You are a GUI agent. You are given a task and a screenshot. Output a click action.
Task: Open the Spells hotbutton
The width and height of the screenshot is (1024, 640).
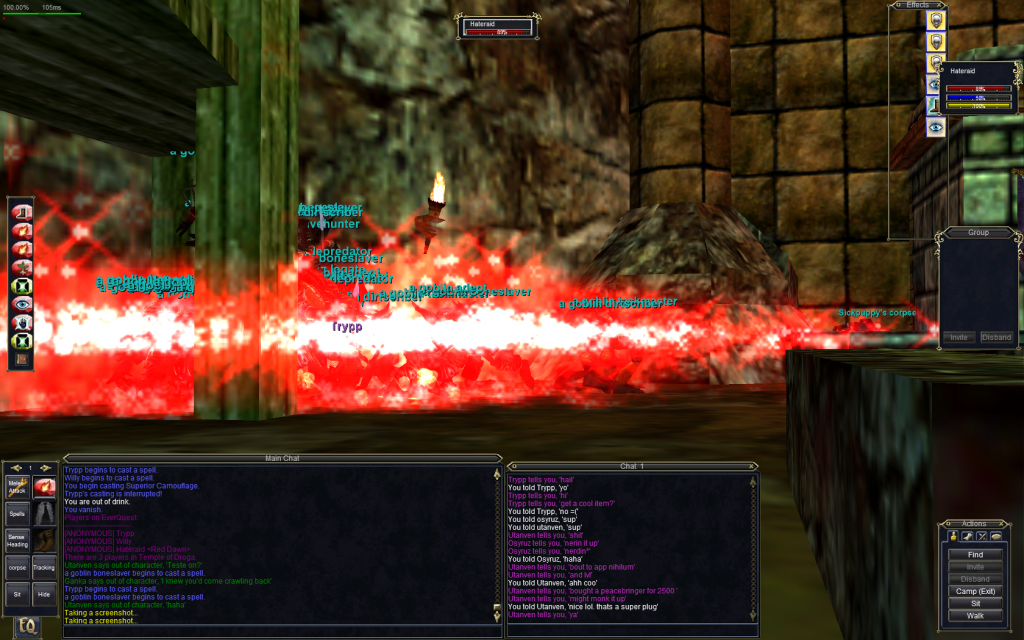[17, 514]
